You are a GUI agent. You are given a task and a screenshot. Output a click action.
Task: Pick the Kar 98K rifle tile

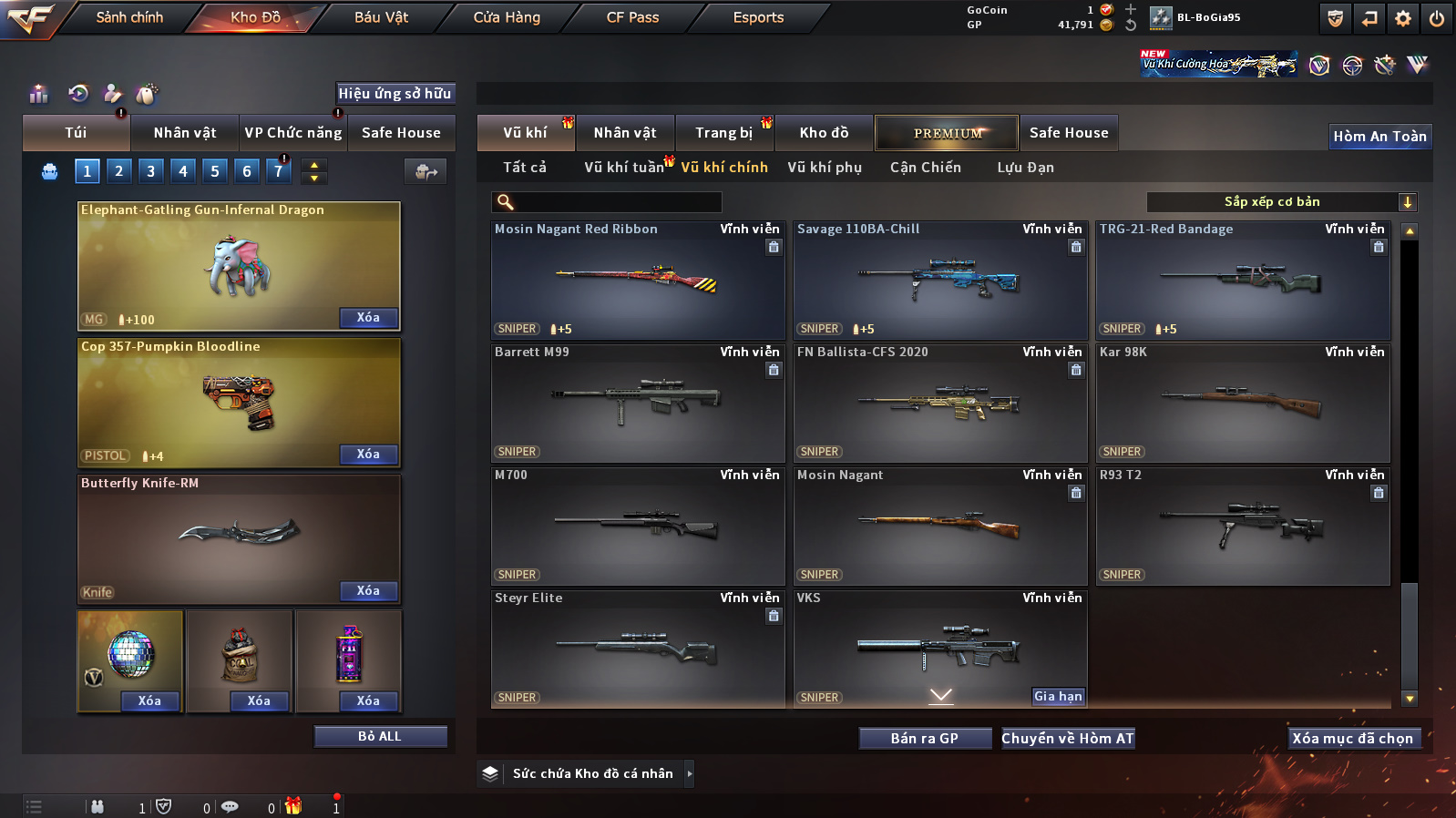1243,403
